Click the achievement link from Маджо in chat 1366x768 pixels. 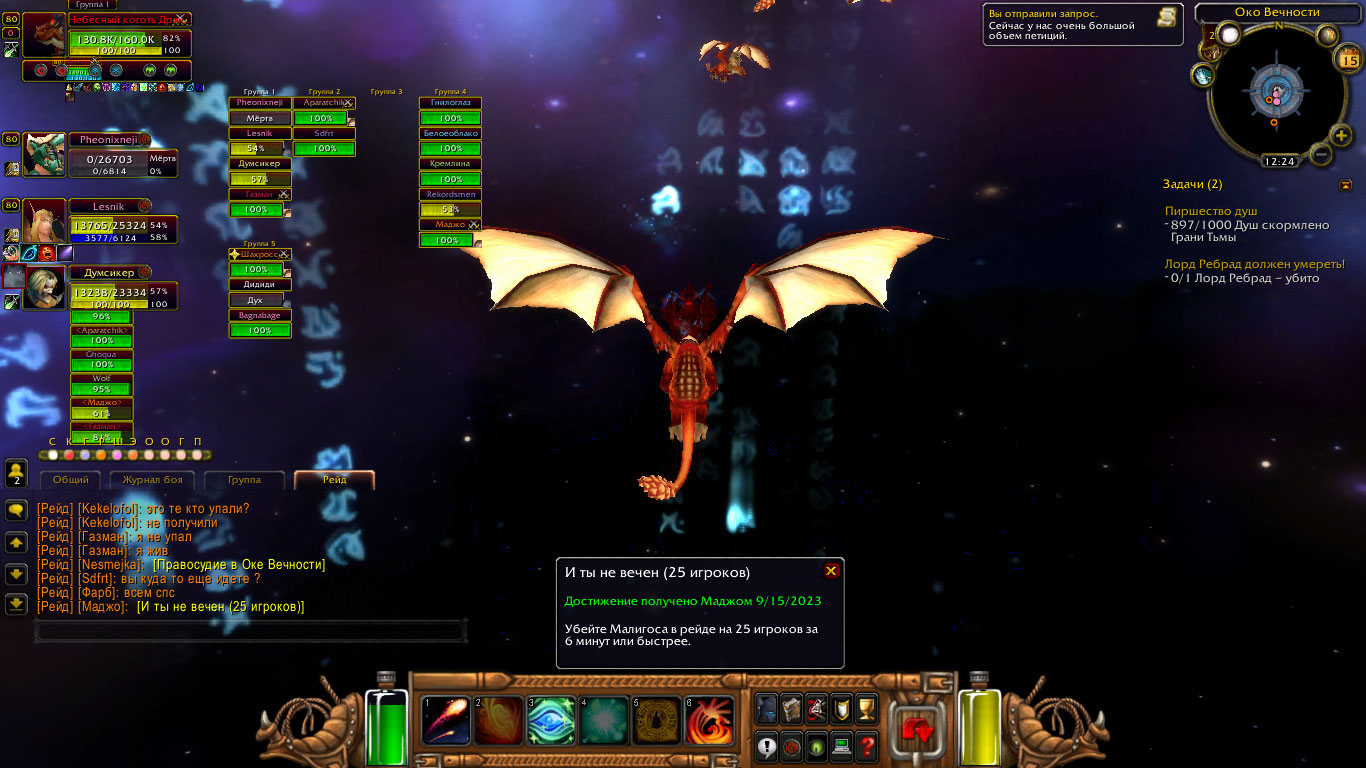(x=220, y=607)
